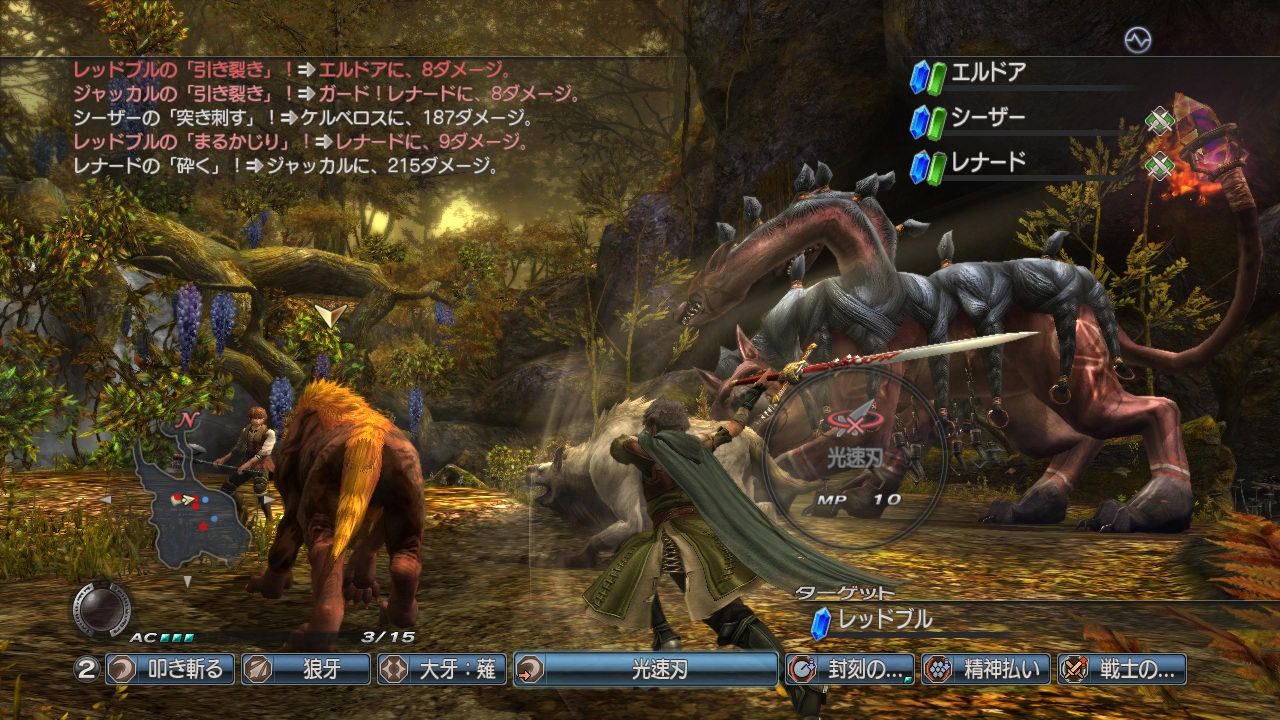Choose the 戦士の… command slot
Image resolution: width=1280 pixels, height=720 pixels.
tap(1122, 669)
